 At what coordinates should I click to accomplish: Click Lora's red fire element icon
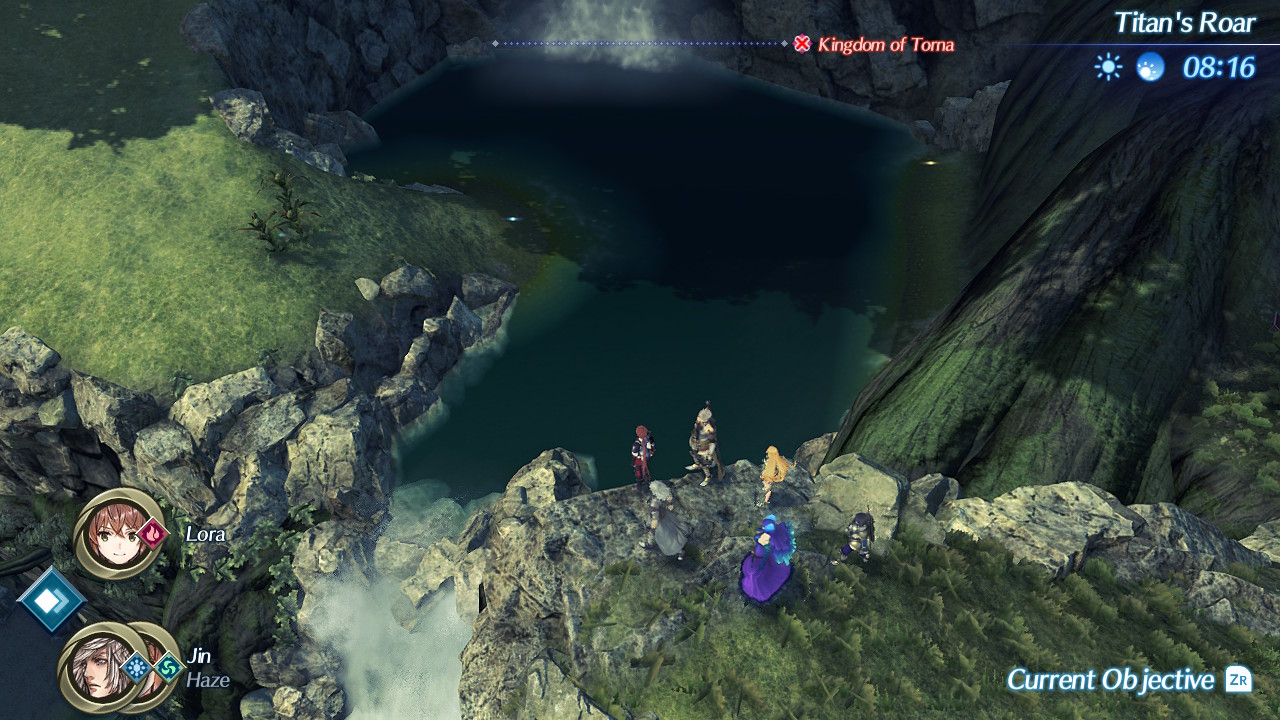tap(154, 534)
